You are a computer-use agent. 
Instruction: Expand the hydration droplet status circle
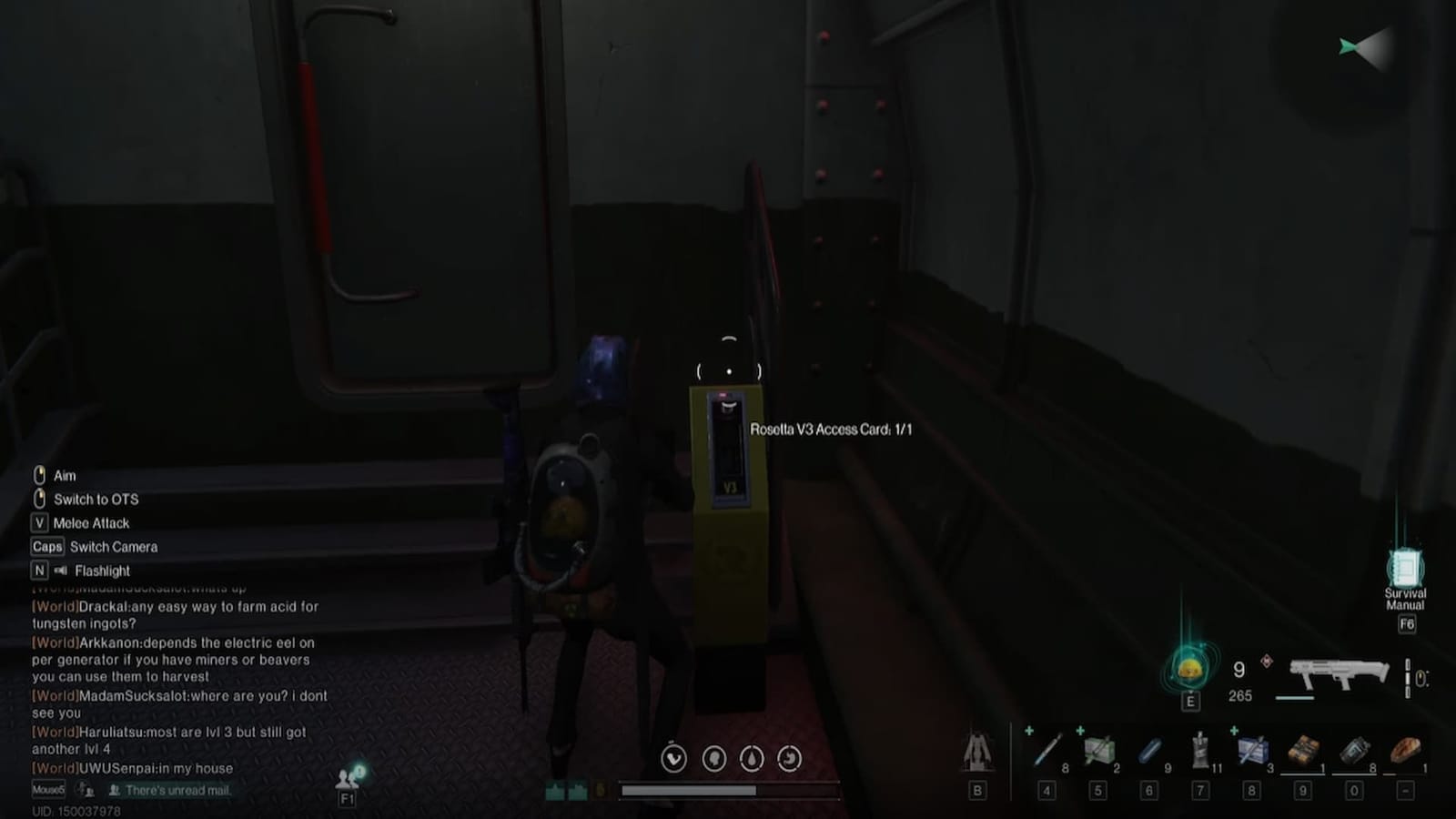752,758
